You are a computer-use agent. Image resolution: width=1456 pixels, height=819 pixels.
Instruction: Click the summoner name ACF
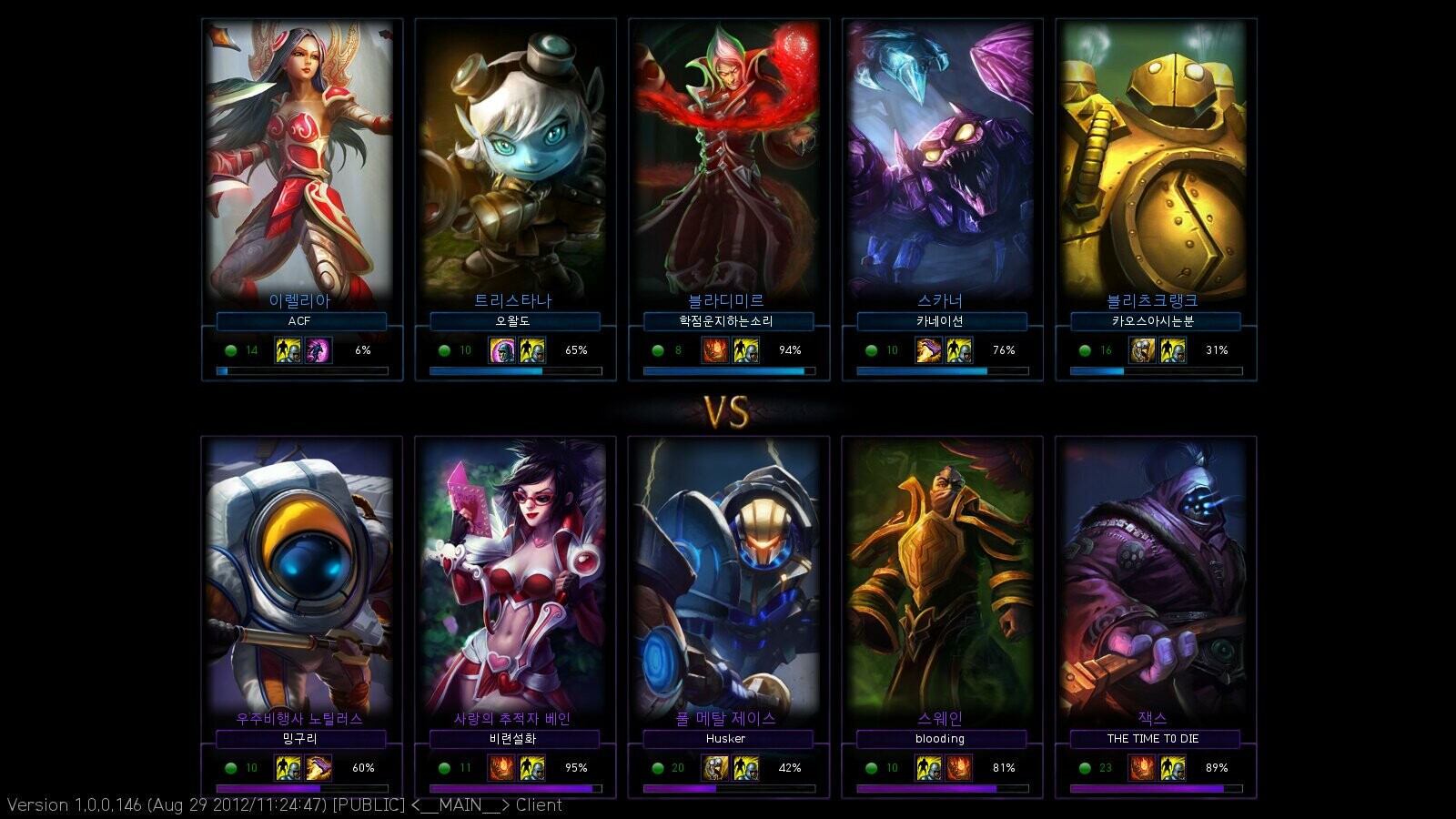[x=300, y=321]
